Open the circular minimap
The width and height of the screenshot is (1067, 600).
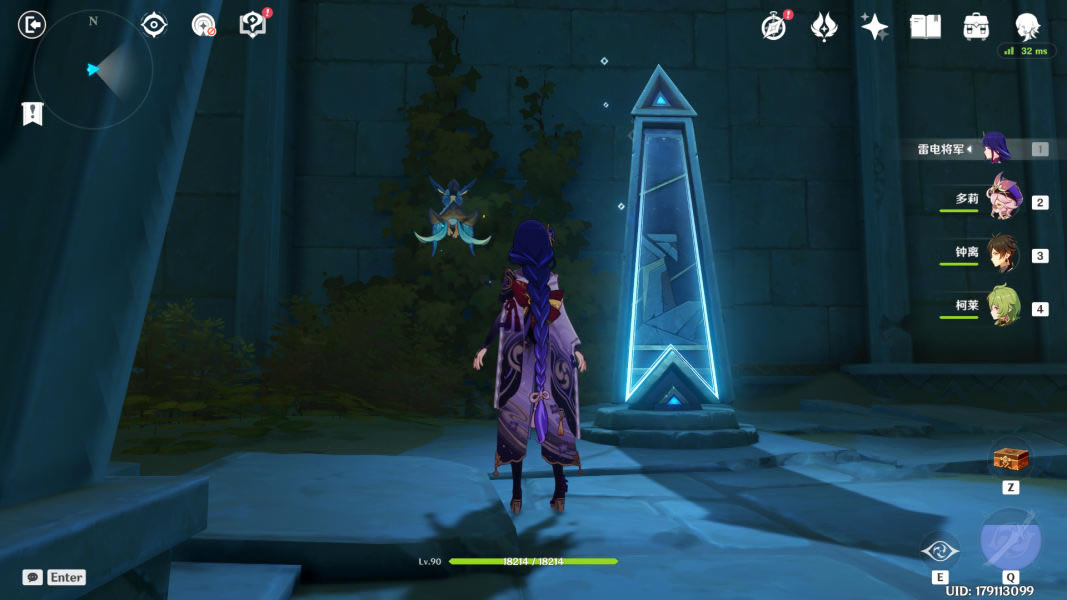[93, 70]
